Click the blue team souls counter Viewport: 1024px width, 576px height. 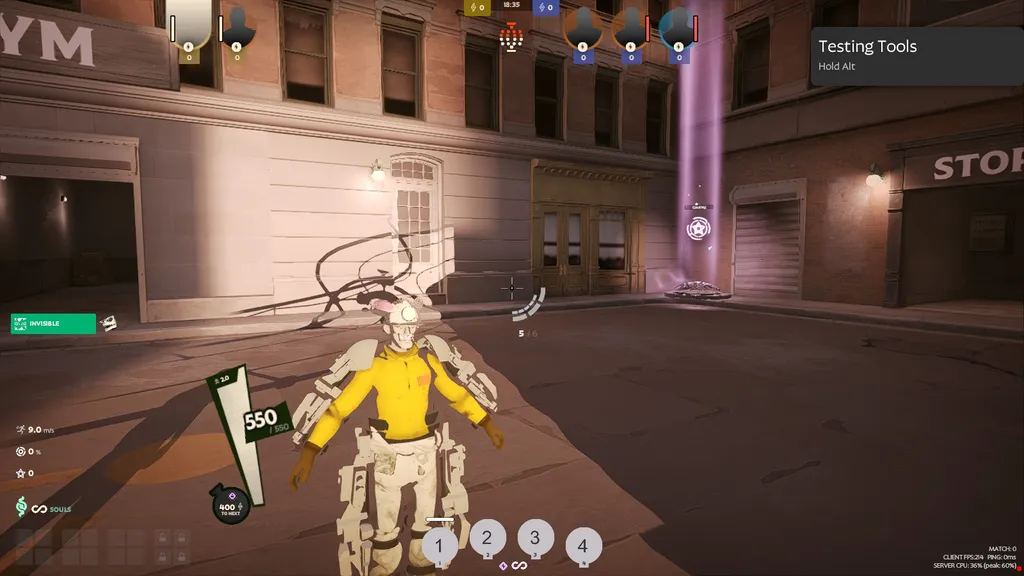[546, 8]
